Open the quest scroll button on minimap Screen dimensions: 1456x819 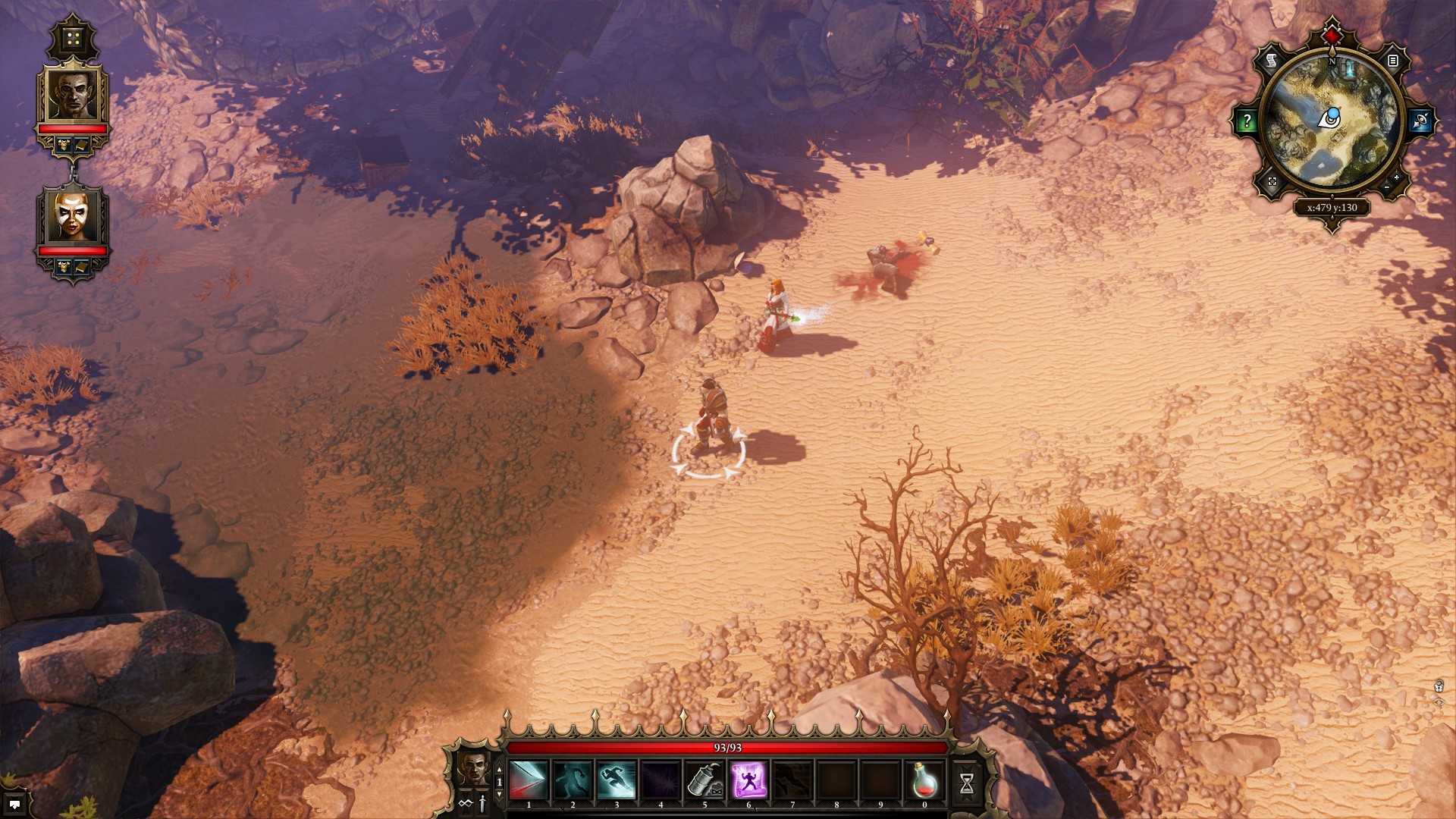tap(1272, 60)
